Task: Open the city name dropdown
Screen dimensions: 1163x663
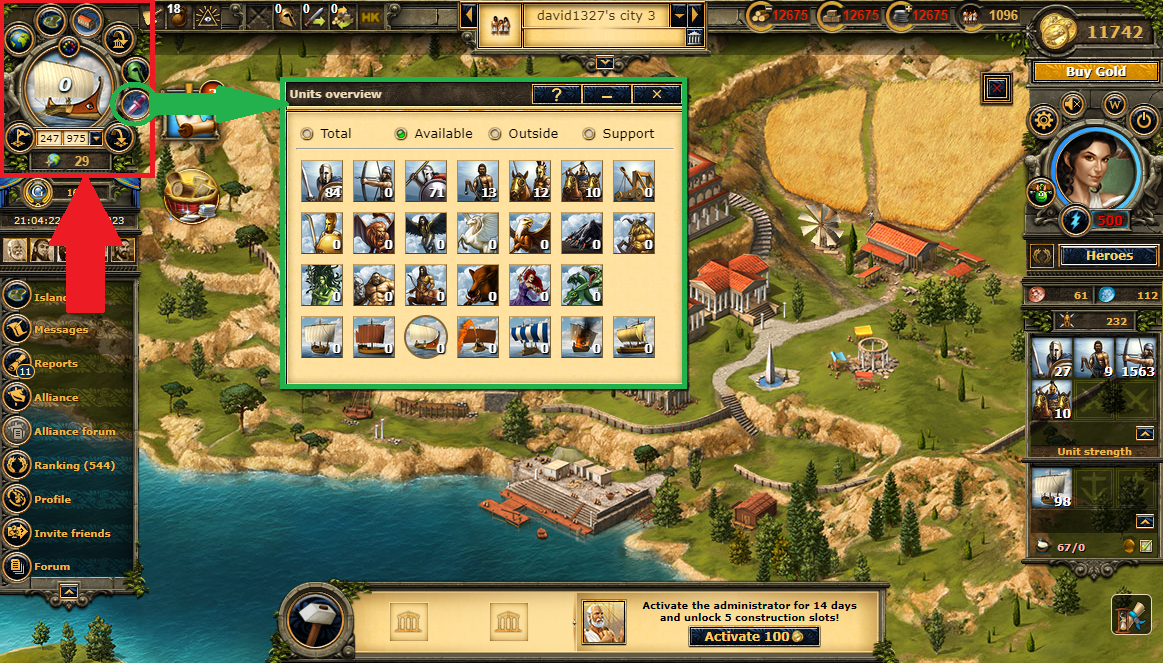Action: (x=679, y=16)
